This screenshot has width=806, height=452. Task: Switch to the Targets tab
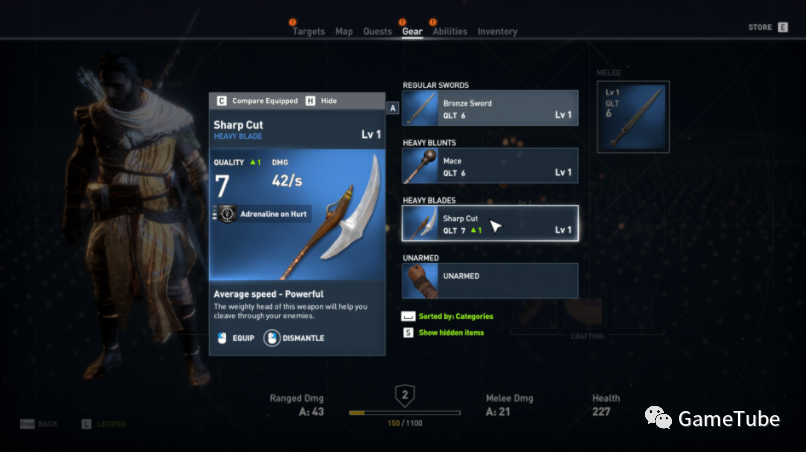click(308, 32)
